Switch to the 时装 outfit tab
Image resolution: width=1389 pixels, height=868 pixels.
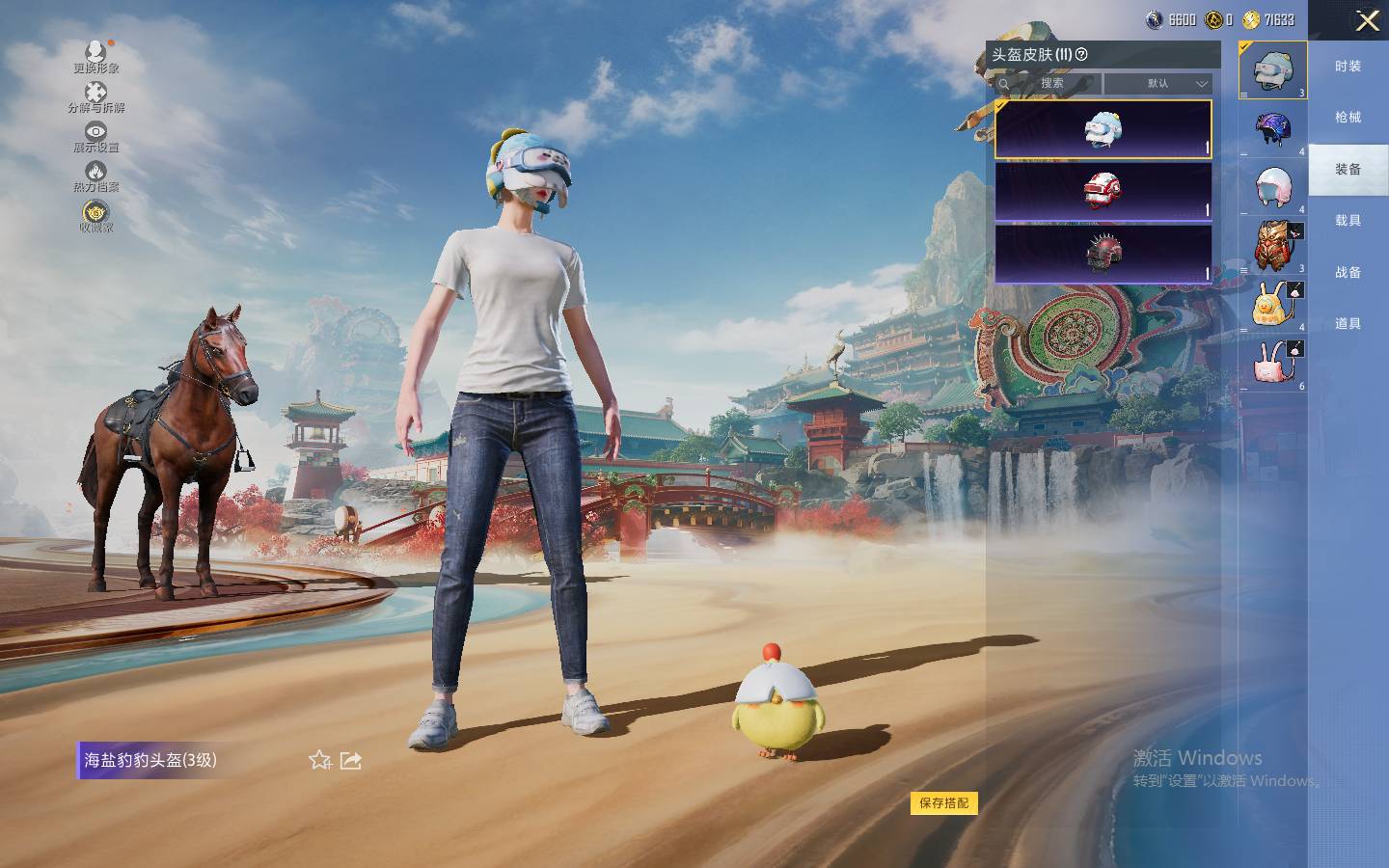tap(1348, 67)
